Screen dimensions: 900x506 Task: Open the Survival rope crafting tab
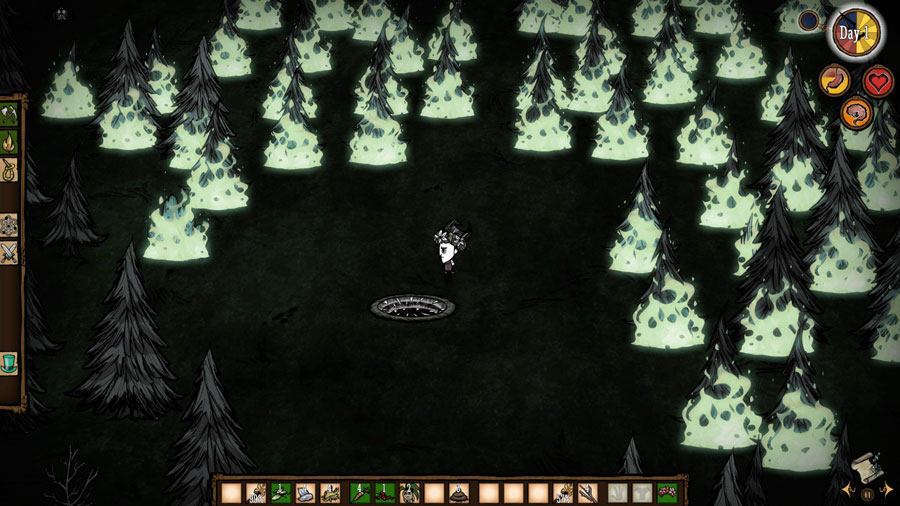9,171
